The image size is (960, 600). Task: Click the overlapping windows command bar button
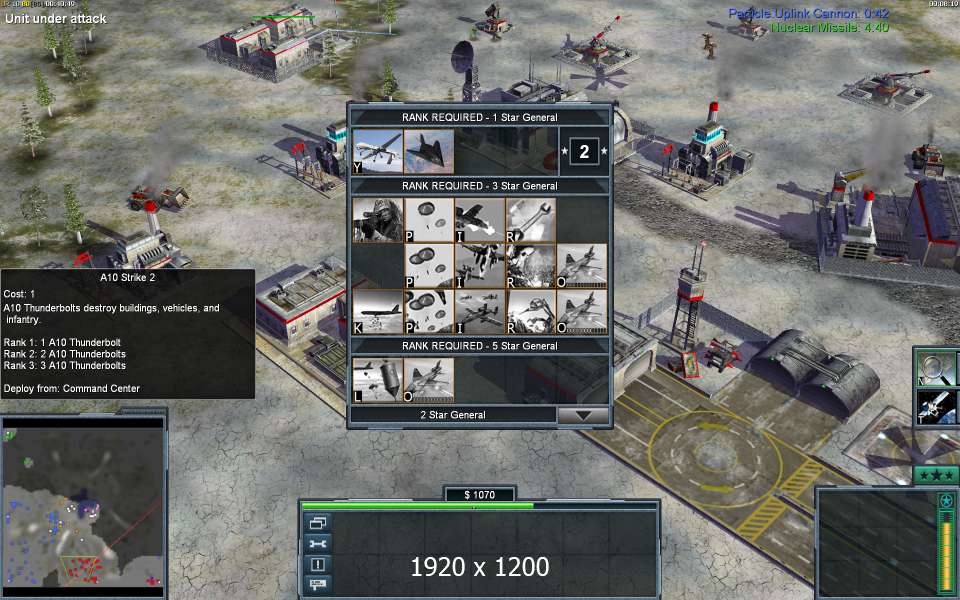pos(318,523)
